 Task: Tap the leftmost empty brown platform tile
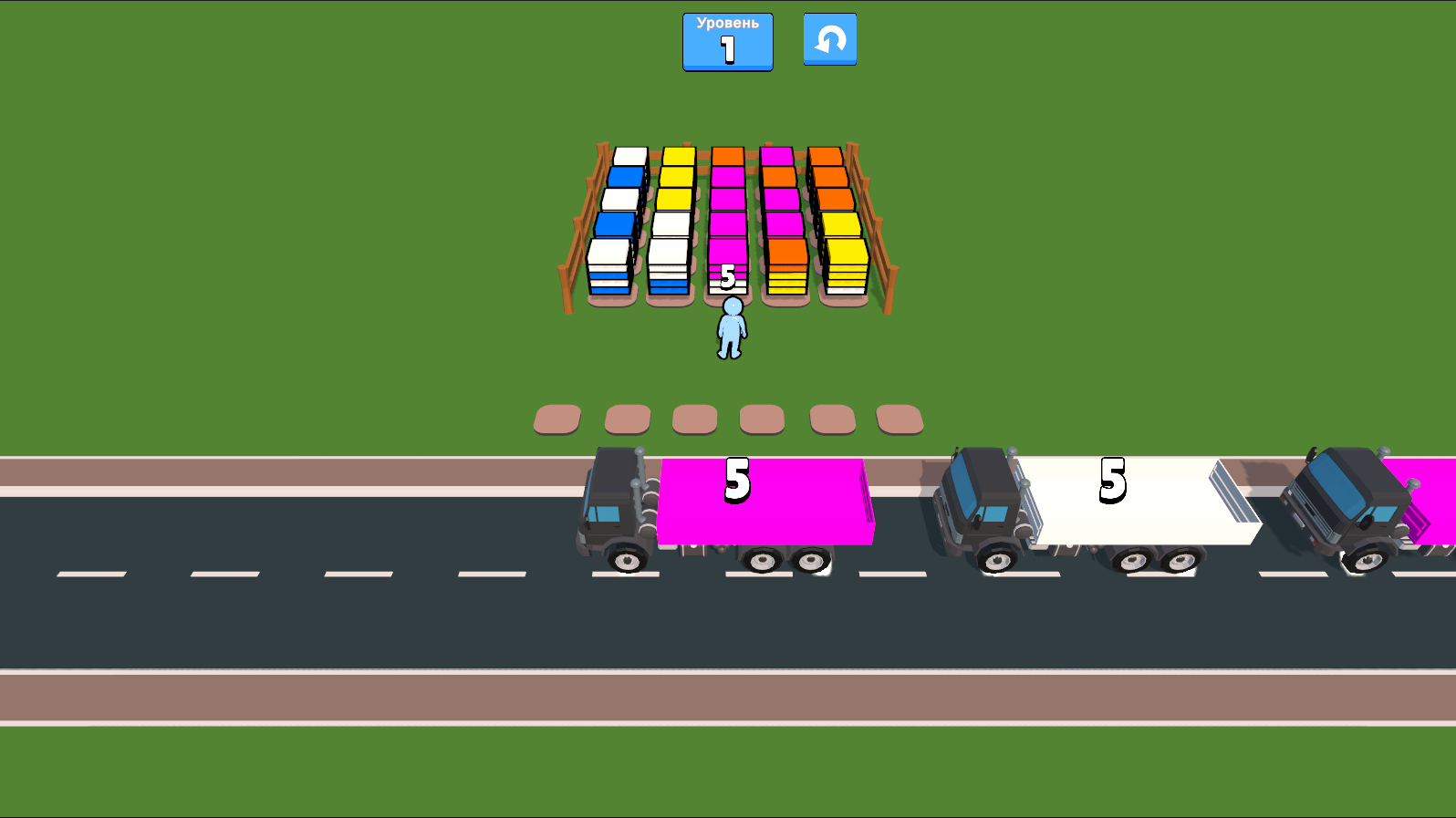(556, 419)
